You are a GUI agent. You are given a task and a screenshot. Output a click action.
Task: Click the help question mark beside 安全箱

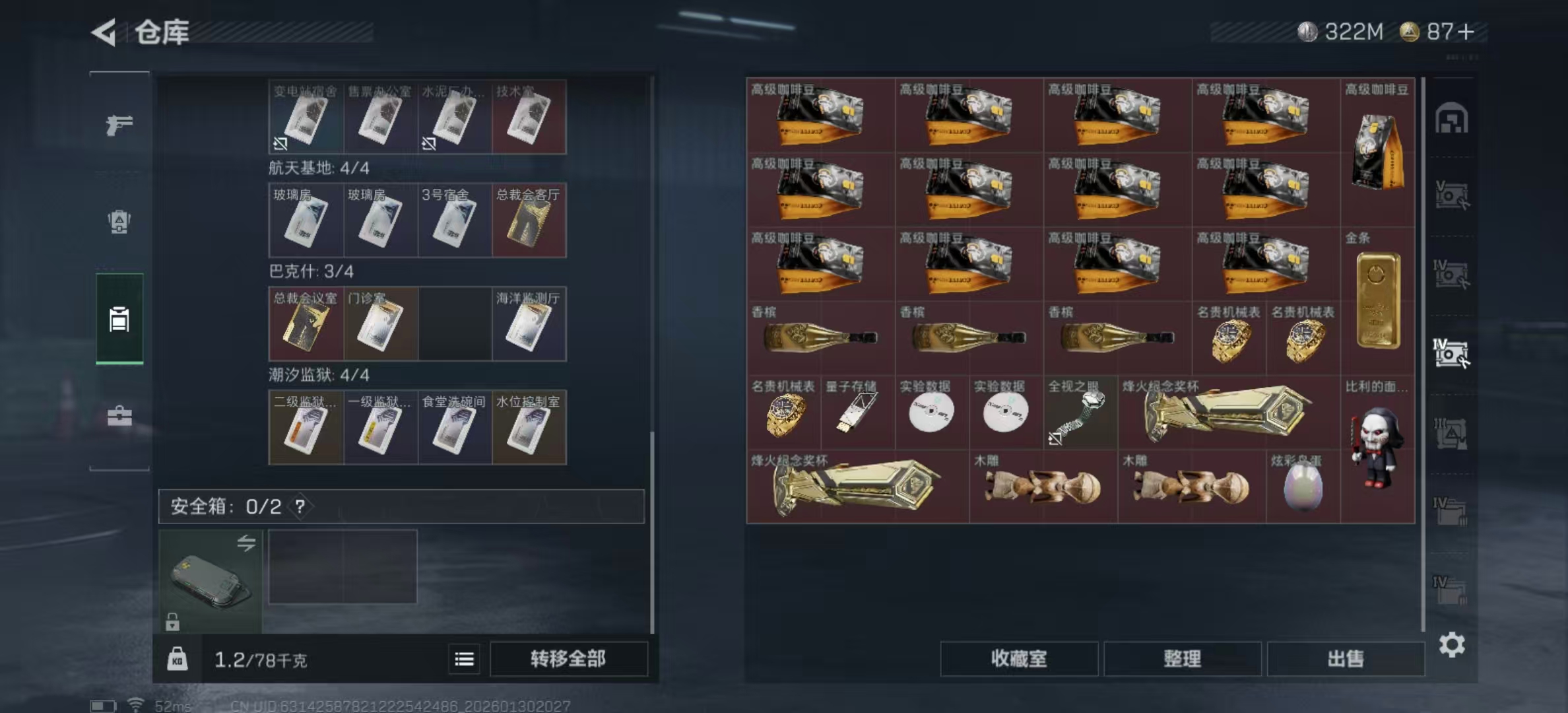coord(300,508)
